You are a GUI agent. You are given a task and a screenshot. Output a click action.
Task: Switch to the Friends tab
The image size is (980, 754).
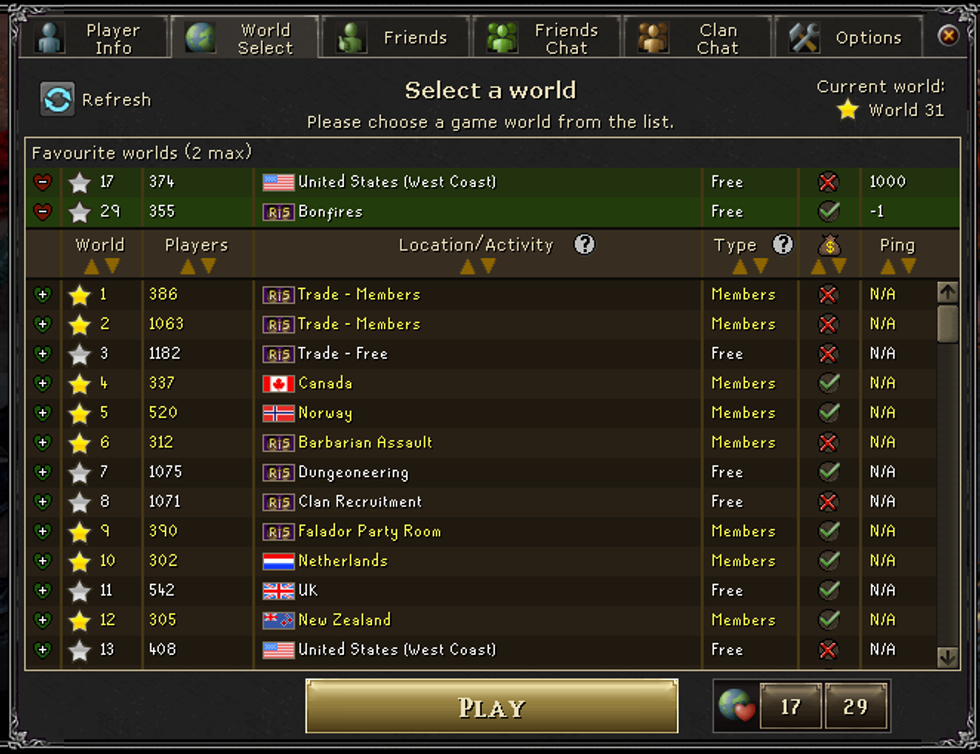pyautogui.click(x=395, y=38)
